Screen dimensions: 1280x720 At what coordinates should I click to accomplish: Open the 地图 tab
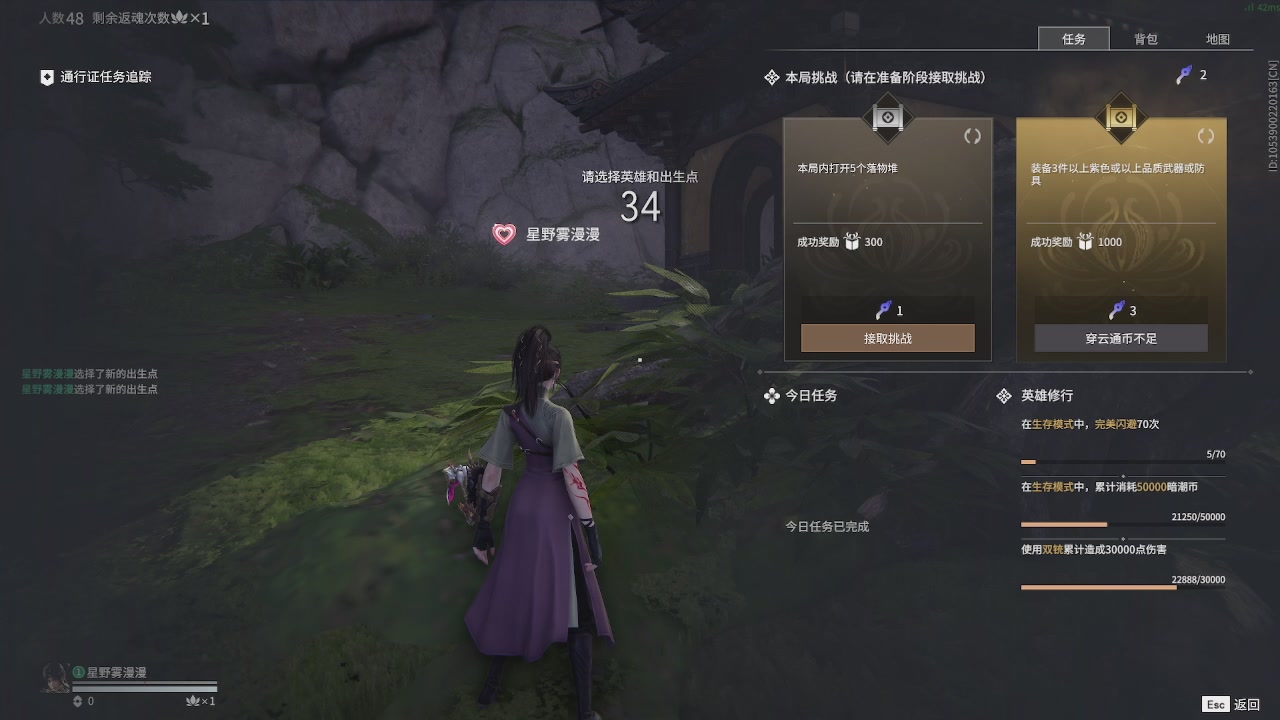1220,39
